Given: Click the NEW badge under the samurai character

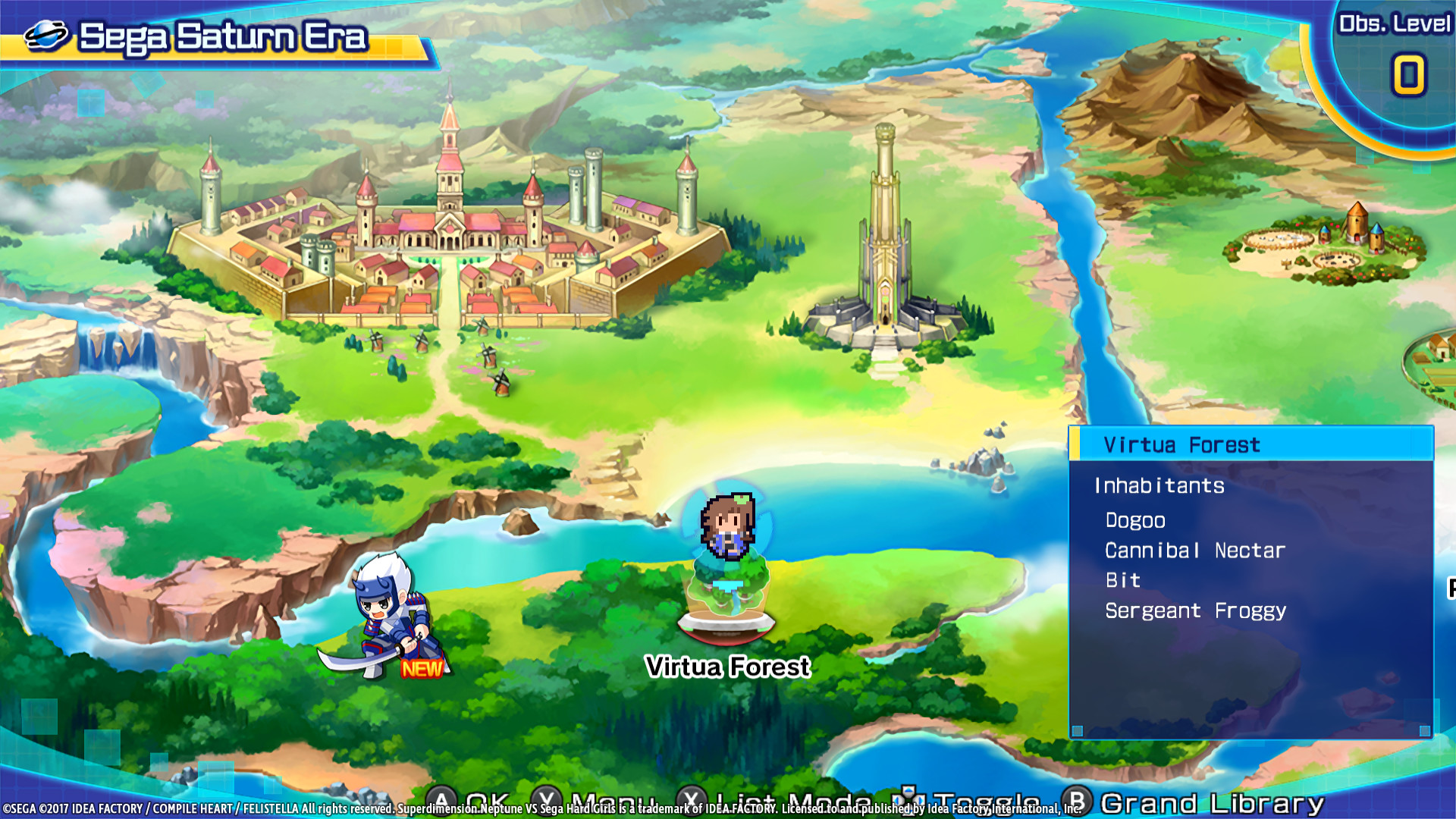Looking at the screenshot, I should (x=422, y=670).
